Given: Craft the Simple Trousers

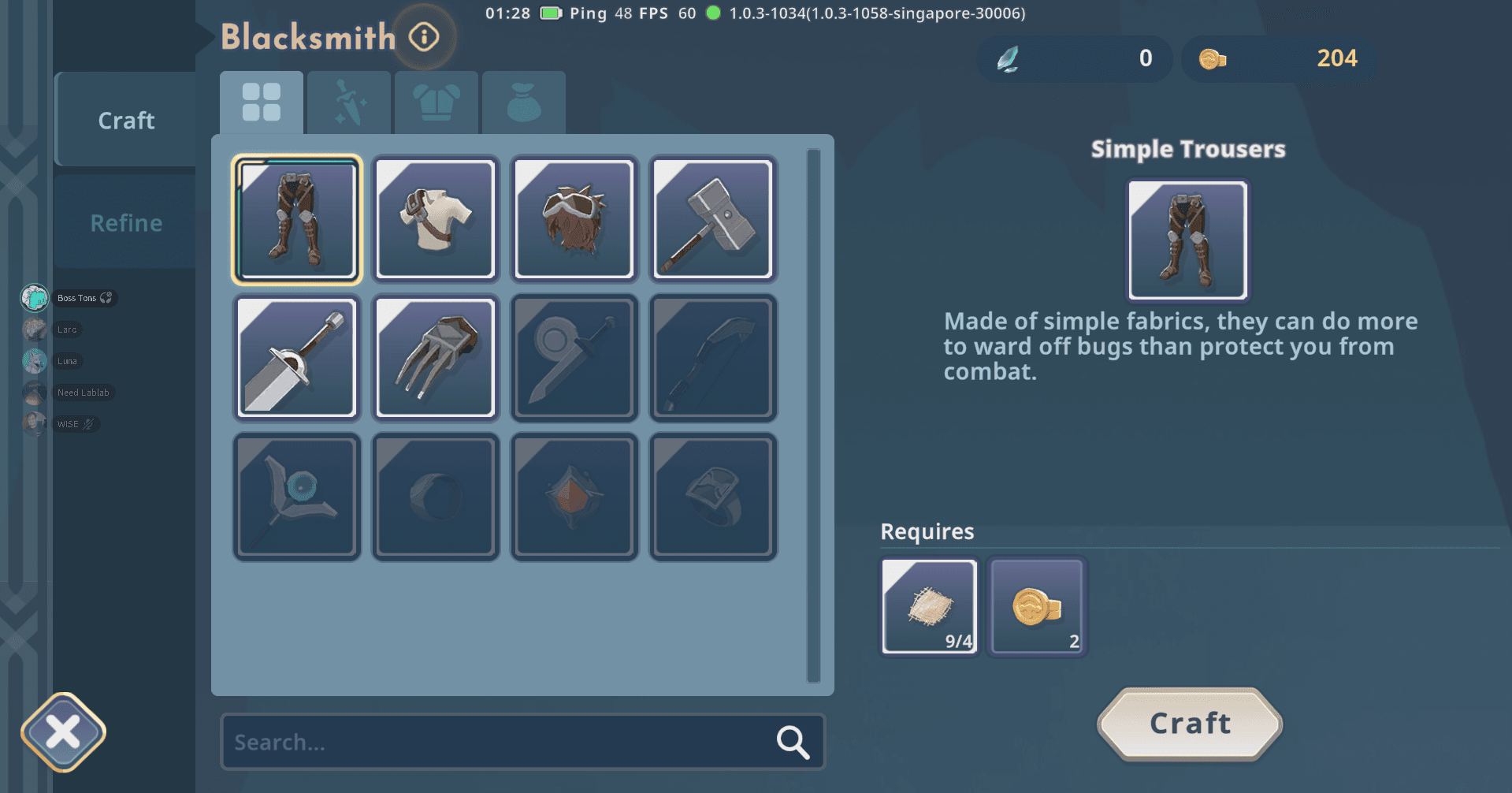Looking at the screenshot, I should tap(1190, 724).
